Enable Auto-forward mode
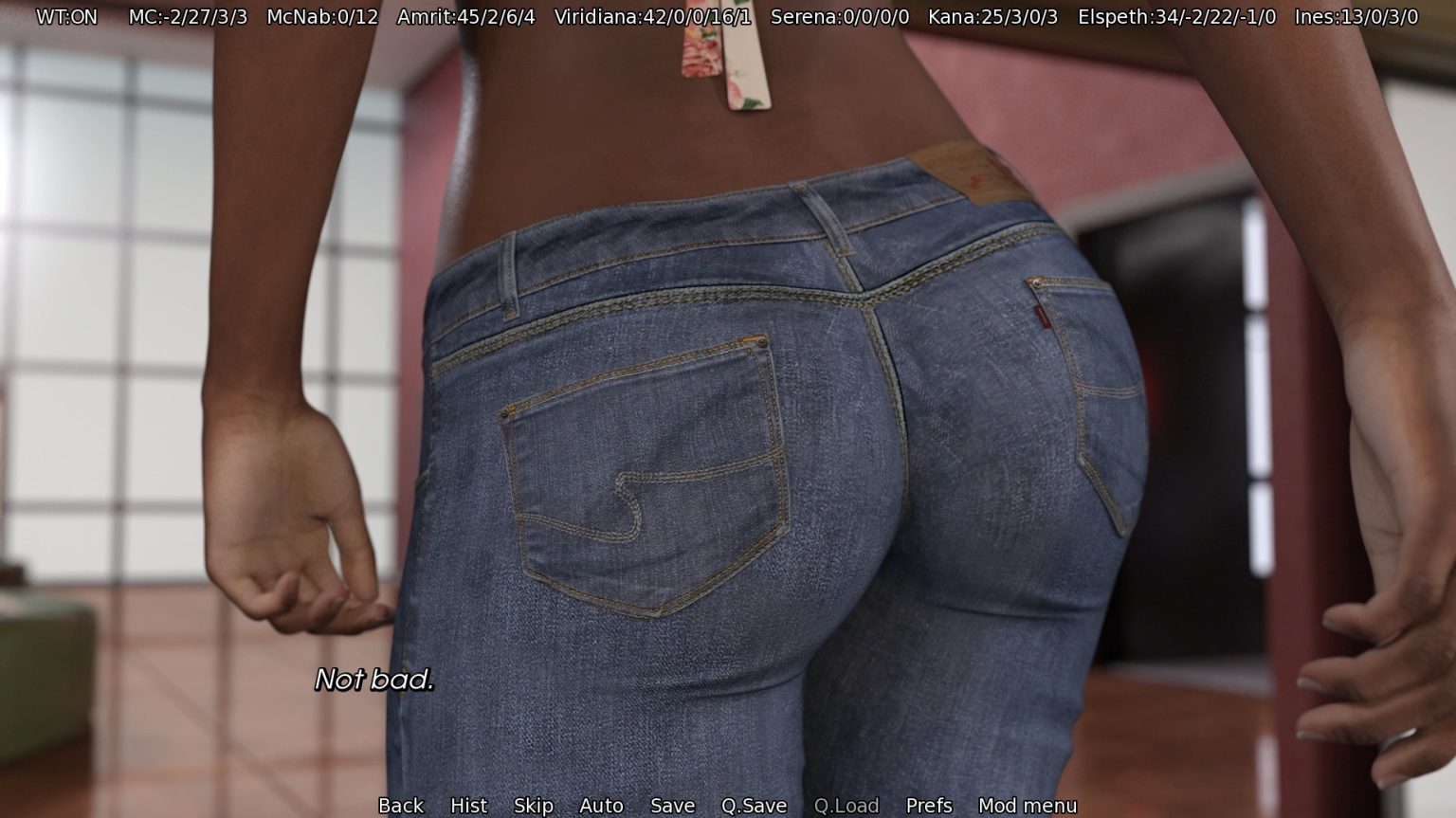Screen dimensions: 1456x818 [x=602, y=805]
